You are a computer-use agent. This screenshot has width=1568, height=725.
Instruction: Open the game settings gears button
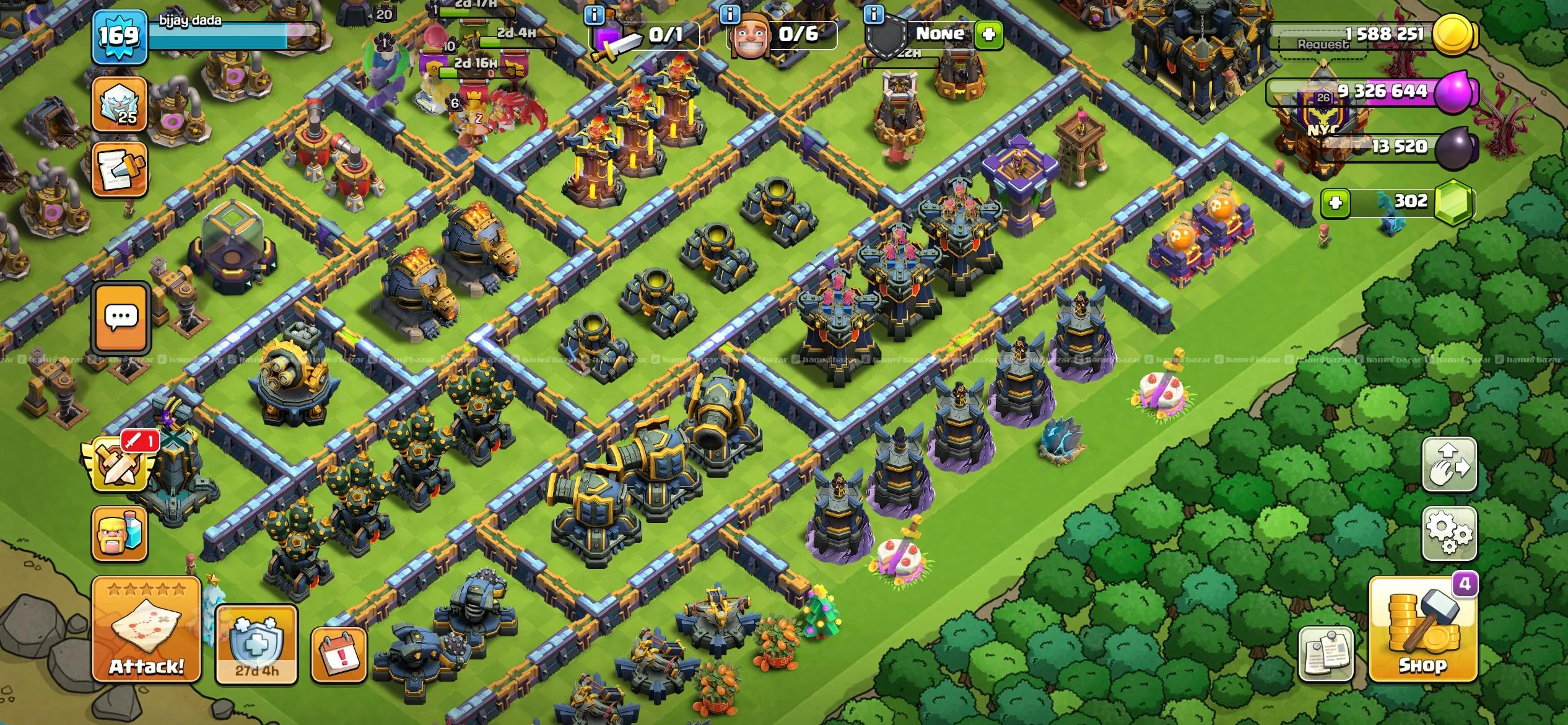pos(1449,532)
